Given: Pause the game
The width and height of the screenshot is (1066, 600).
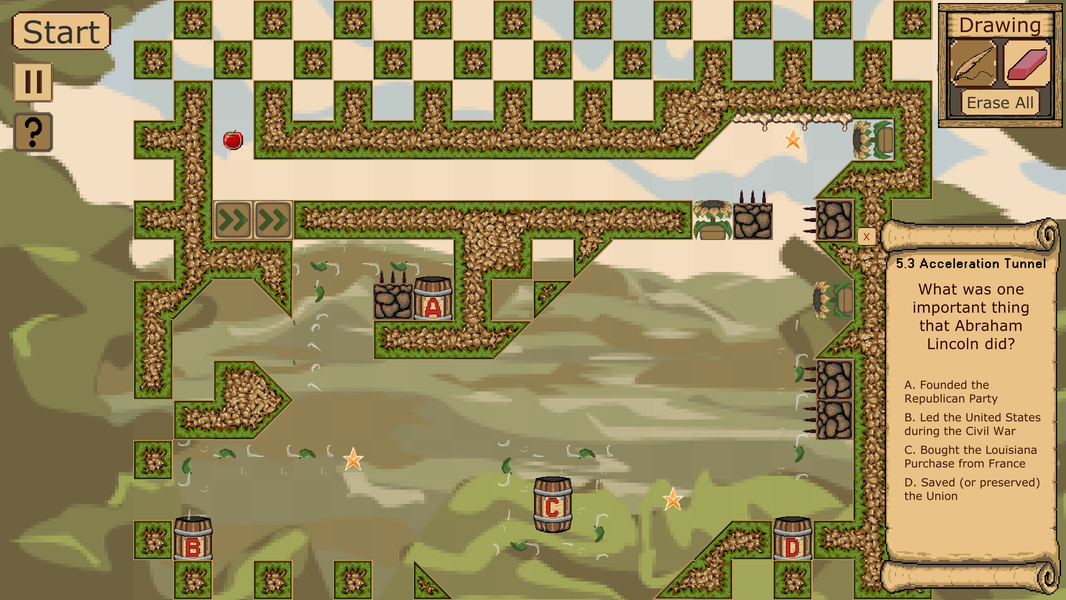Looking at the screenshot, I should click(33, 82).
